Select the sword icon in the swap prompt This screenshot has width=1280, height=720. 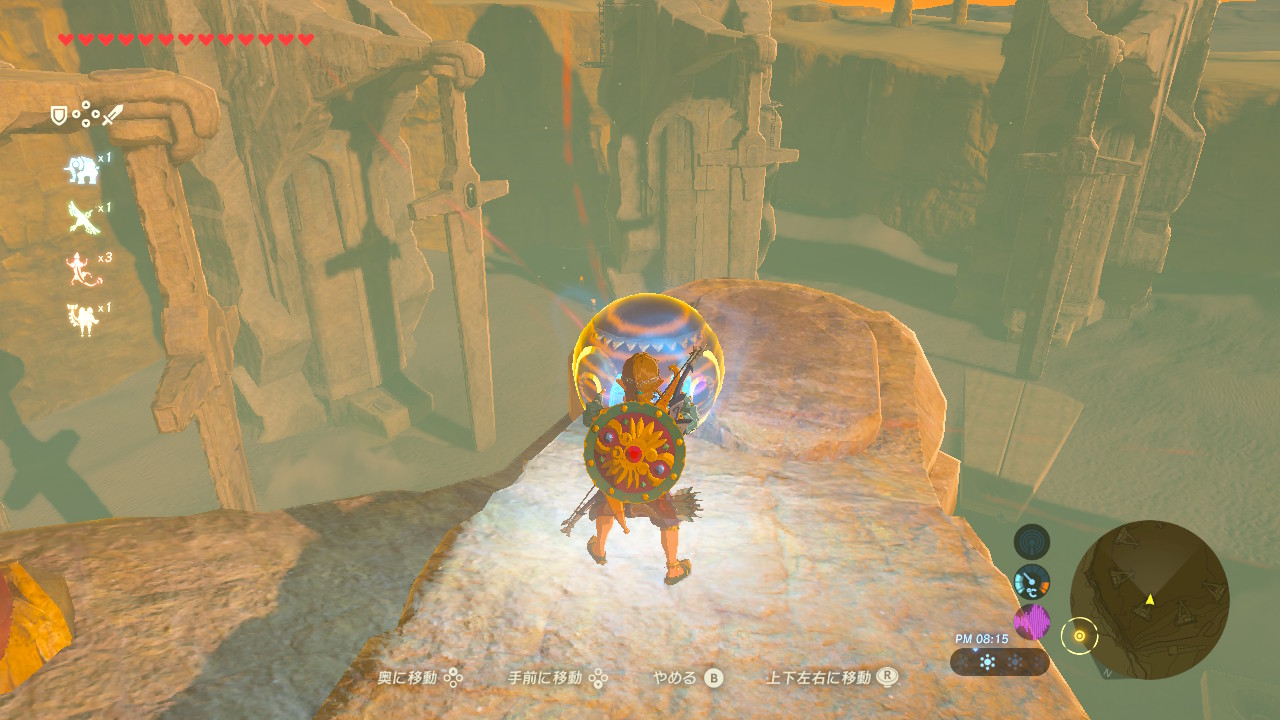point(112,113)
